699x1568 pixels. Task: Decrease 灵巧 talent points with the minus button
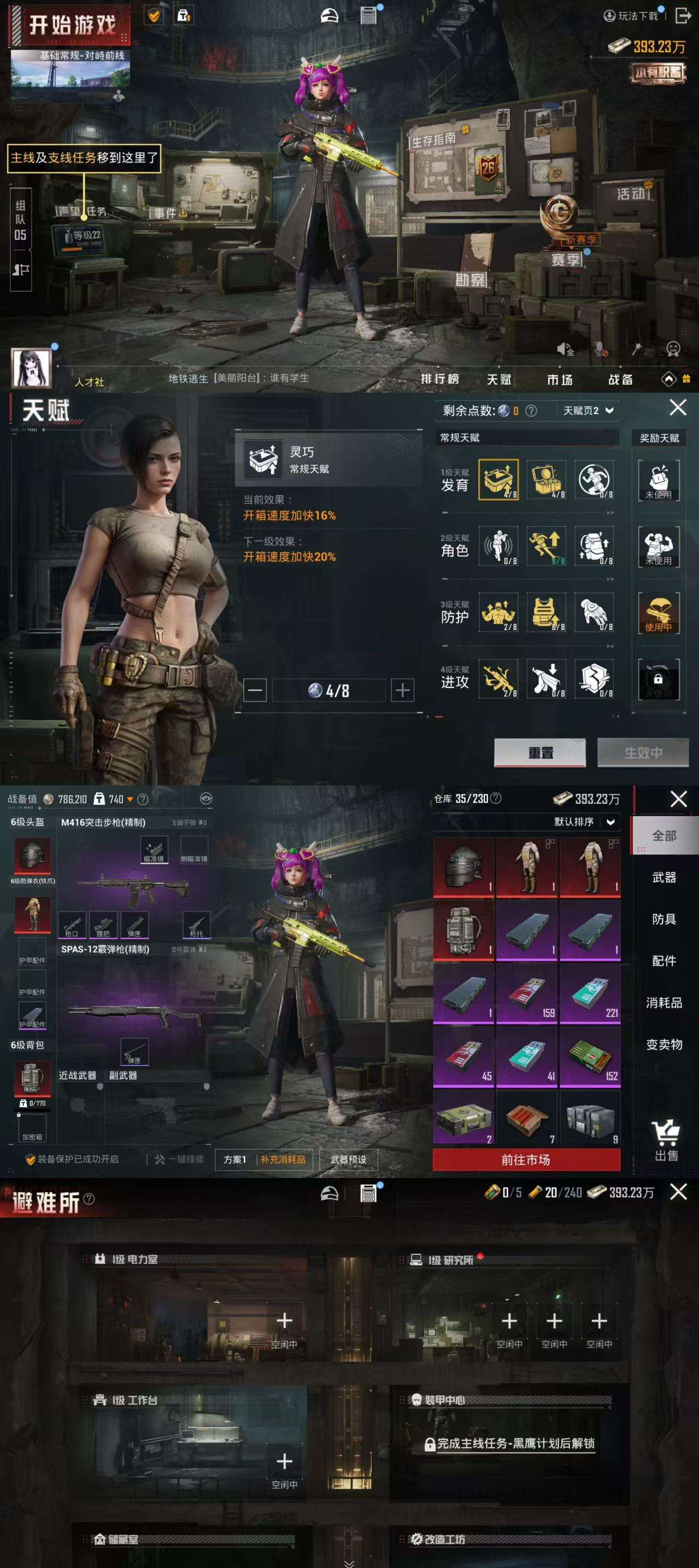click(x=255, y=690)
